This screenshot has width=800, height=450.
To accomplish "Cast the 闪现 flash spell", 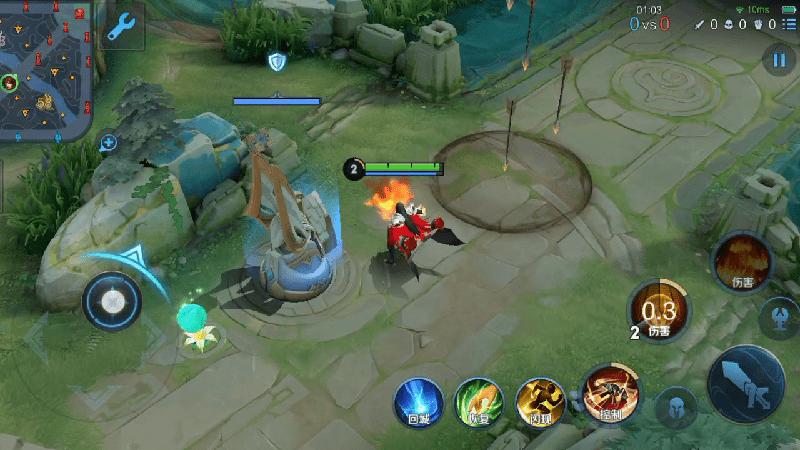I will (539, 401).
